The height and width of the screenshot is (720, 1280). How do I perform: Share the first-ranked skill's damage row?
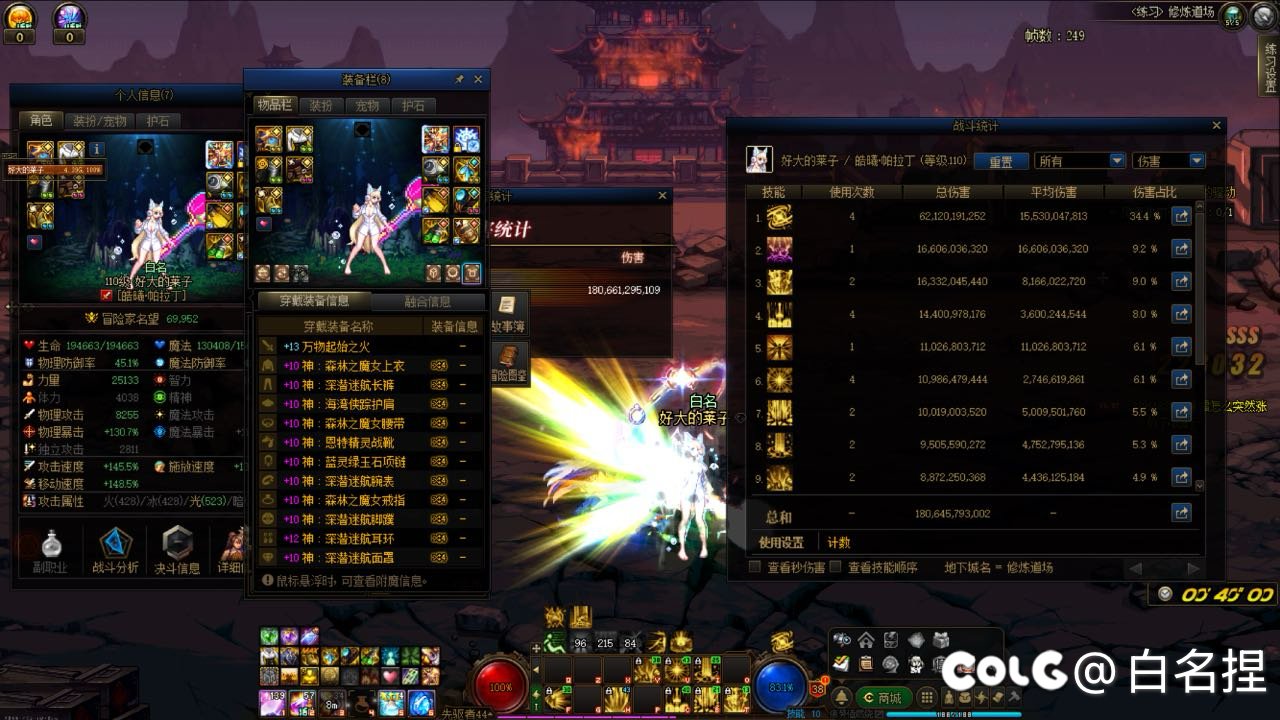(1181, 216)
